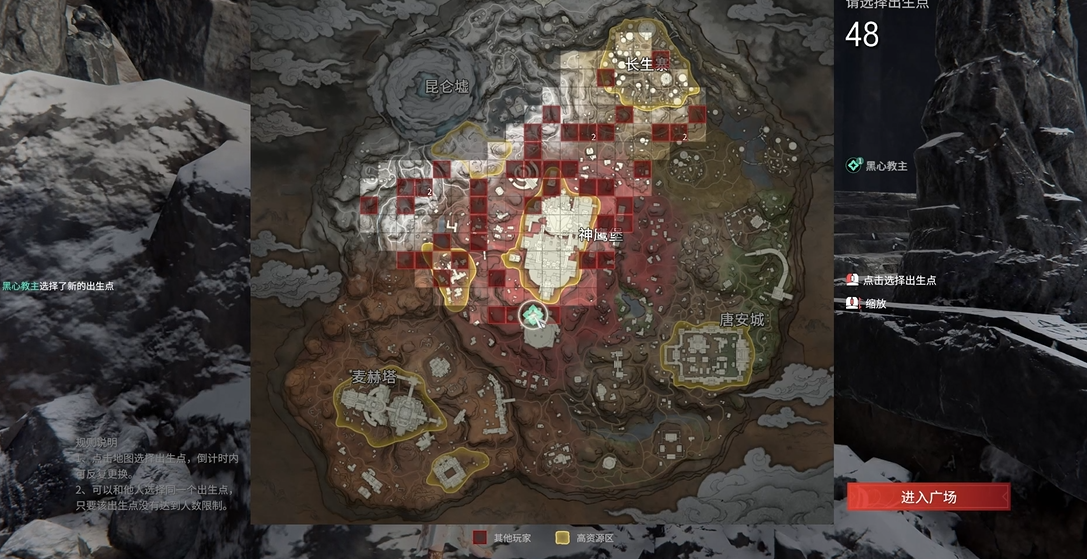Pick 唐安城 as the spawn location
Viewport: 1087px width, 559px height.
tap(741, 320)
